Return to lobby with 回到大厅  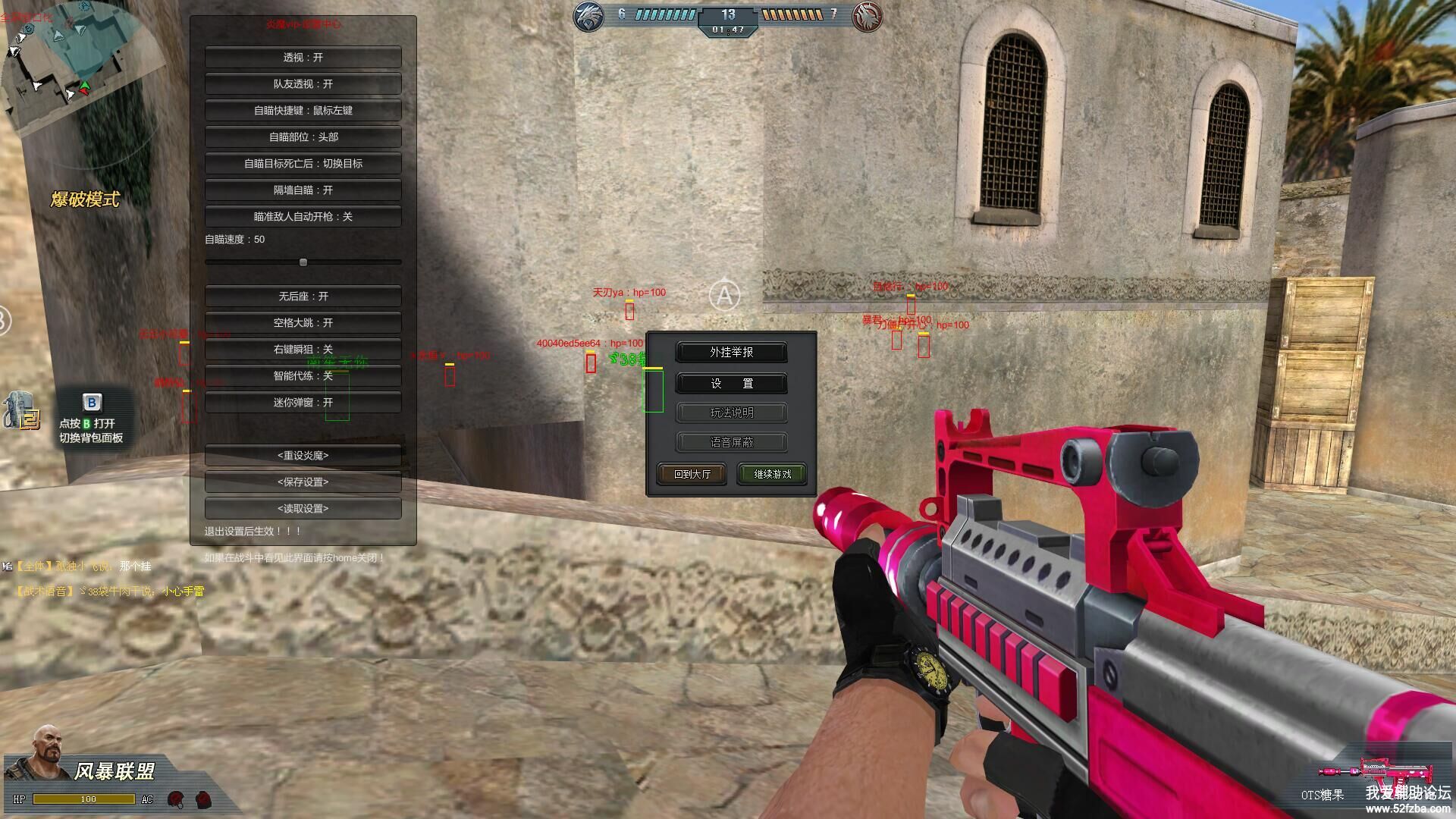pyautogui.click(x=692, y=475)
